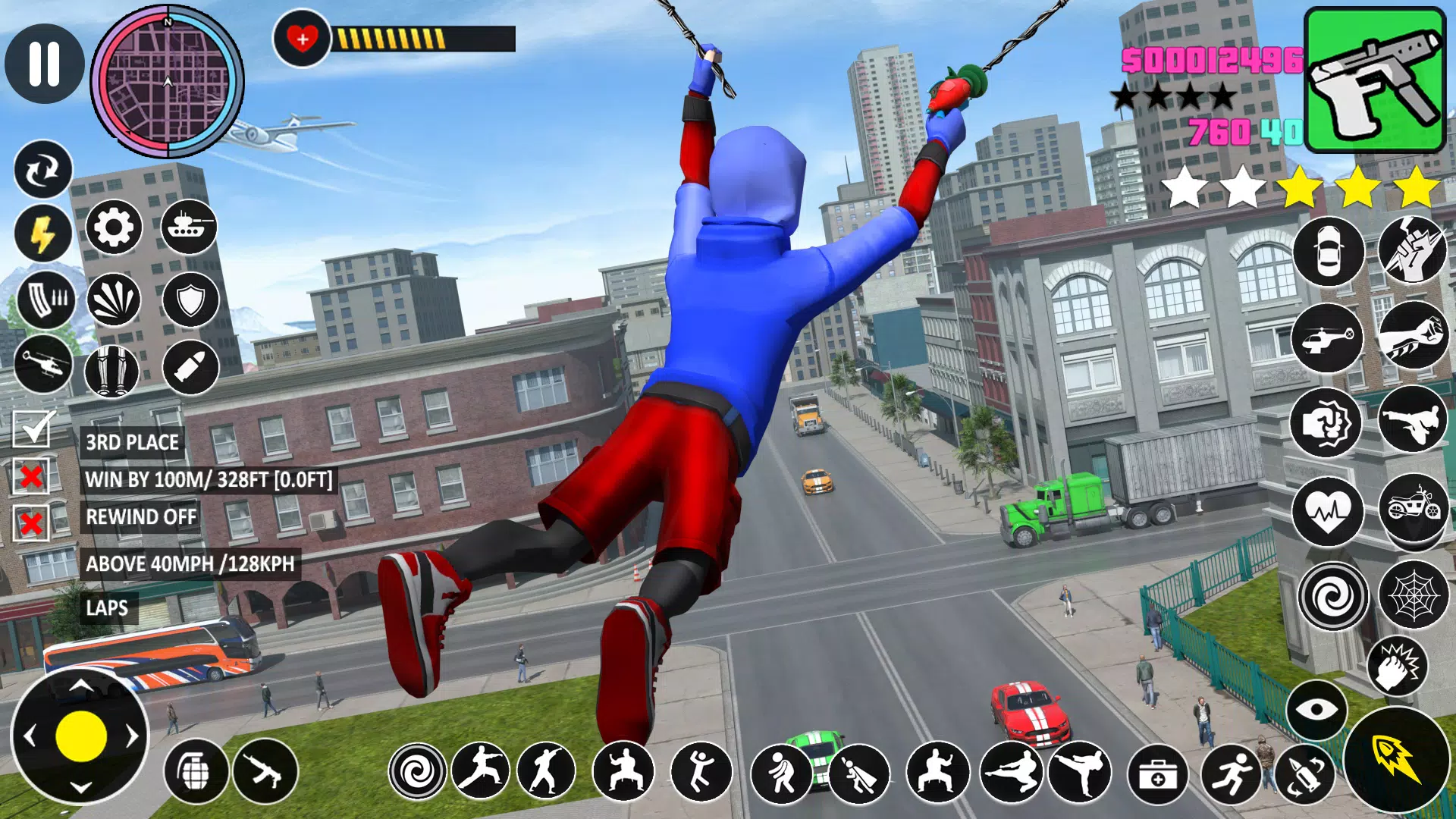Choose the submachine gun weapon slot
Screen dimensions: 1456x819
1374,80
